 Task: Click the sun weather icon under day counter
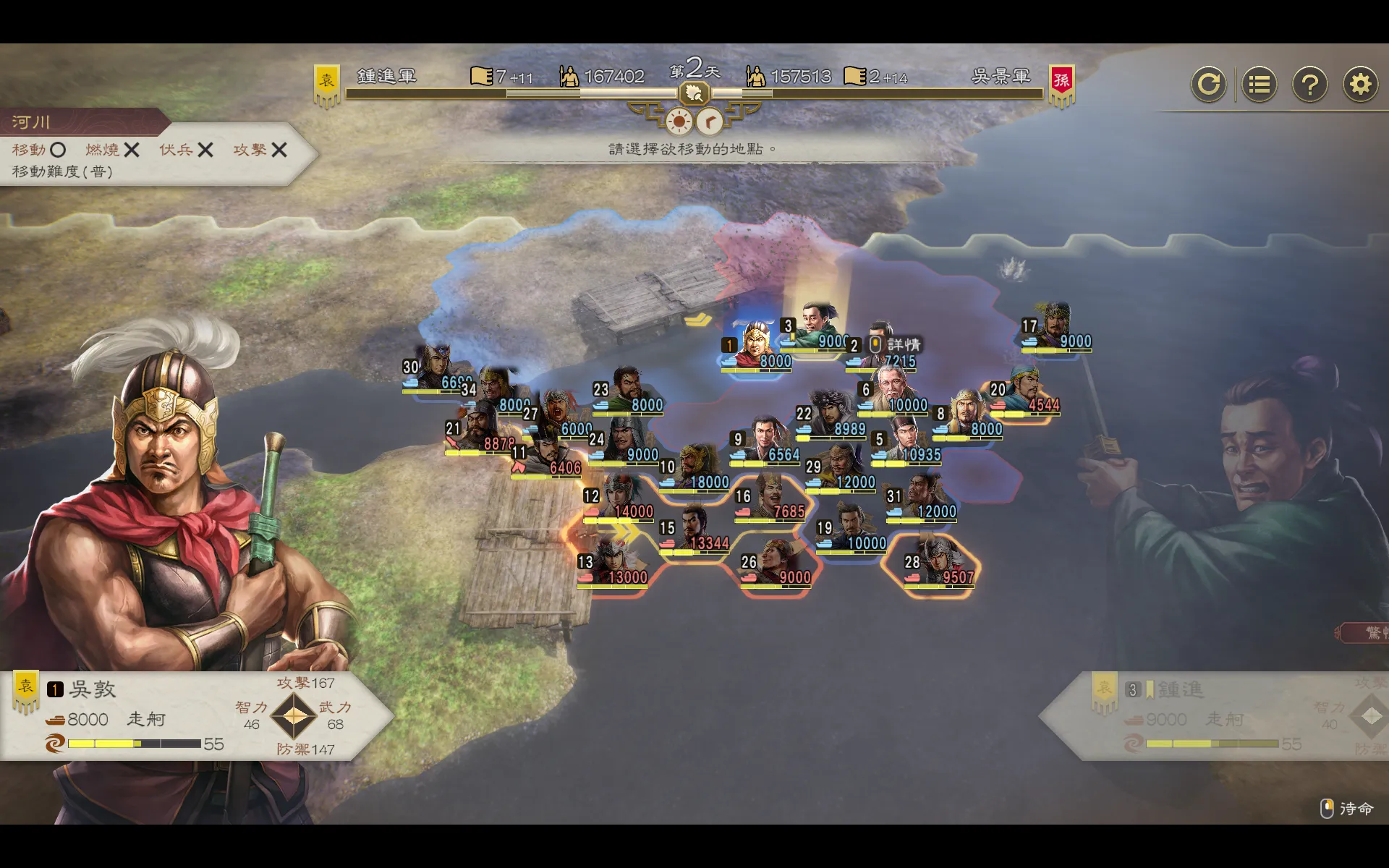(679, 122)
